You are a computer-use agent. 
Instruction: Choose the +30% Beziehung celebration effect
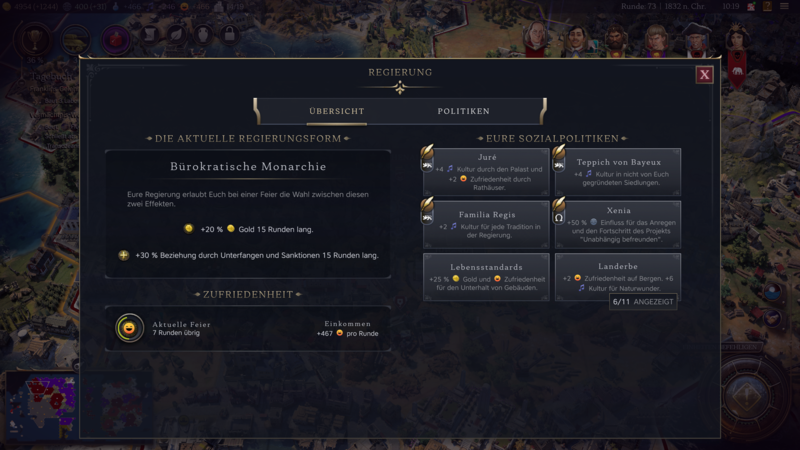tap(248, 255)
